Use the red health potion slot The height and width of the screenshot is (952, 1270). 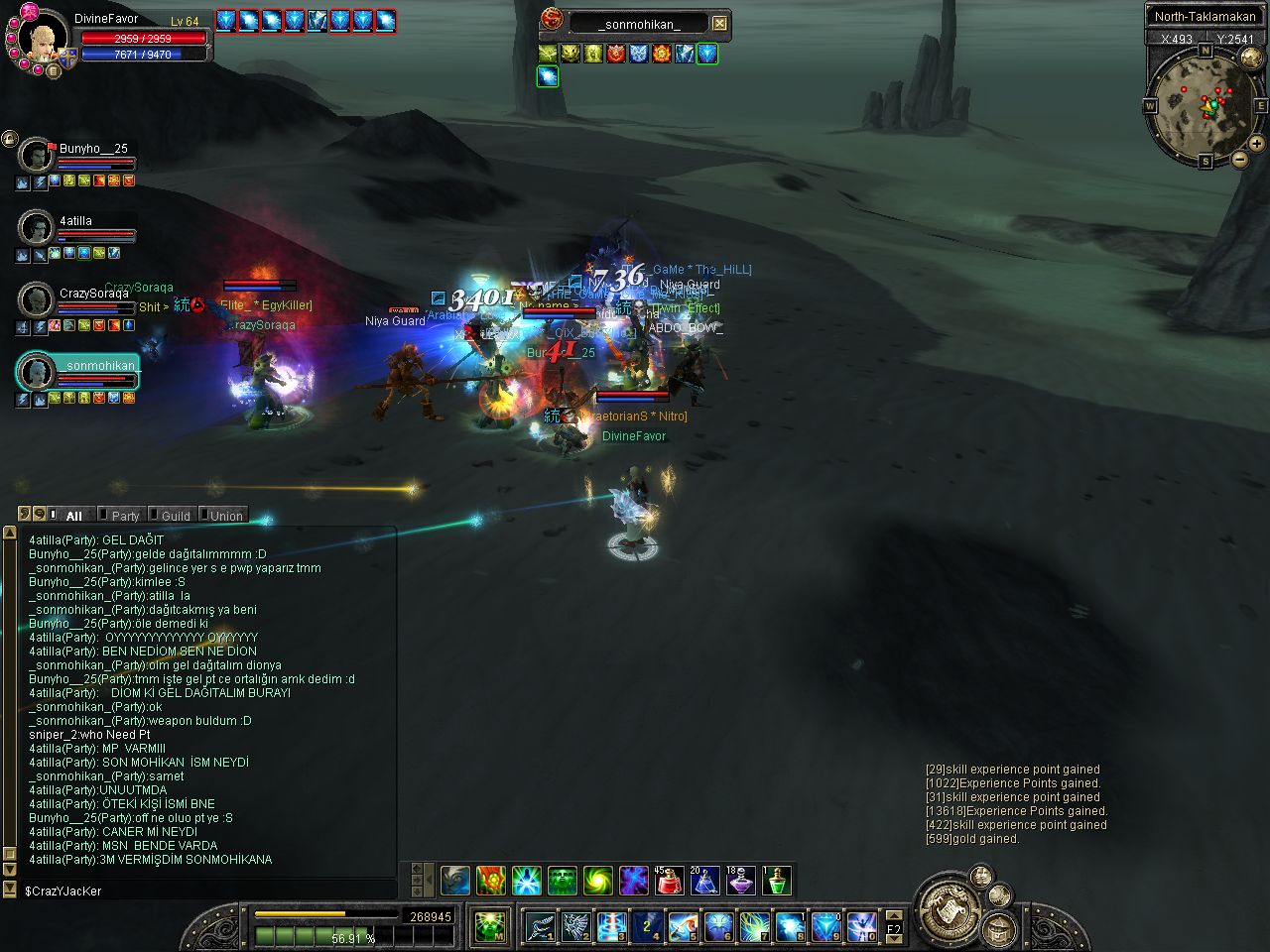point(670,880)
